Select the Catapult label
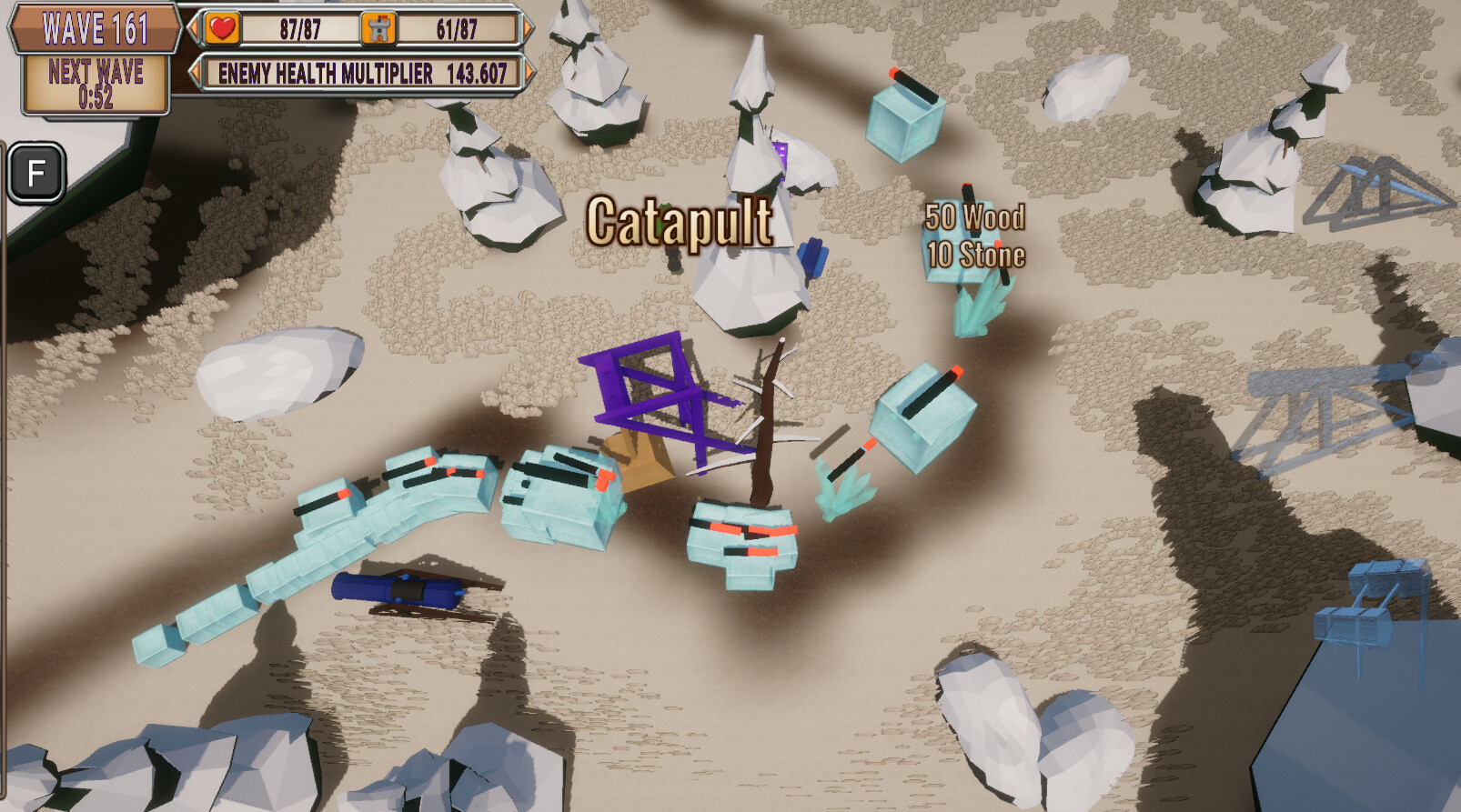Viewport: 1461px width, 812px height. coord(680,219)
